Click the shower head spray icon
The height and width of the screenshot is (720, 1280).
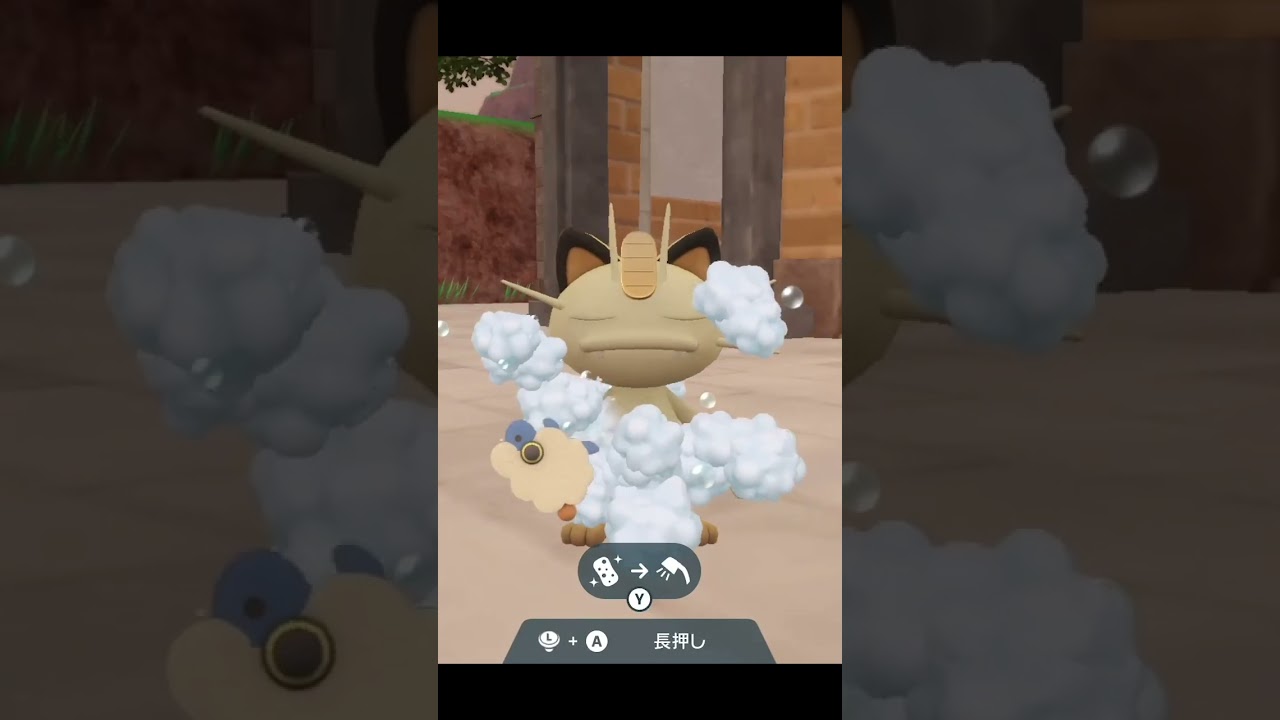(675, 570)
